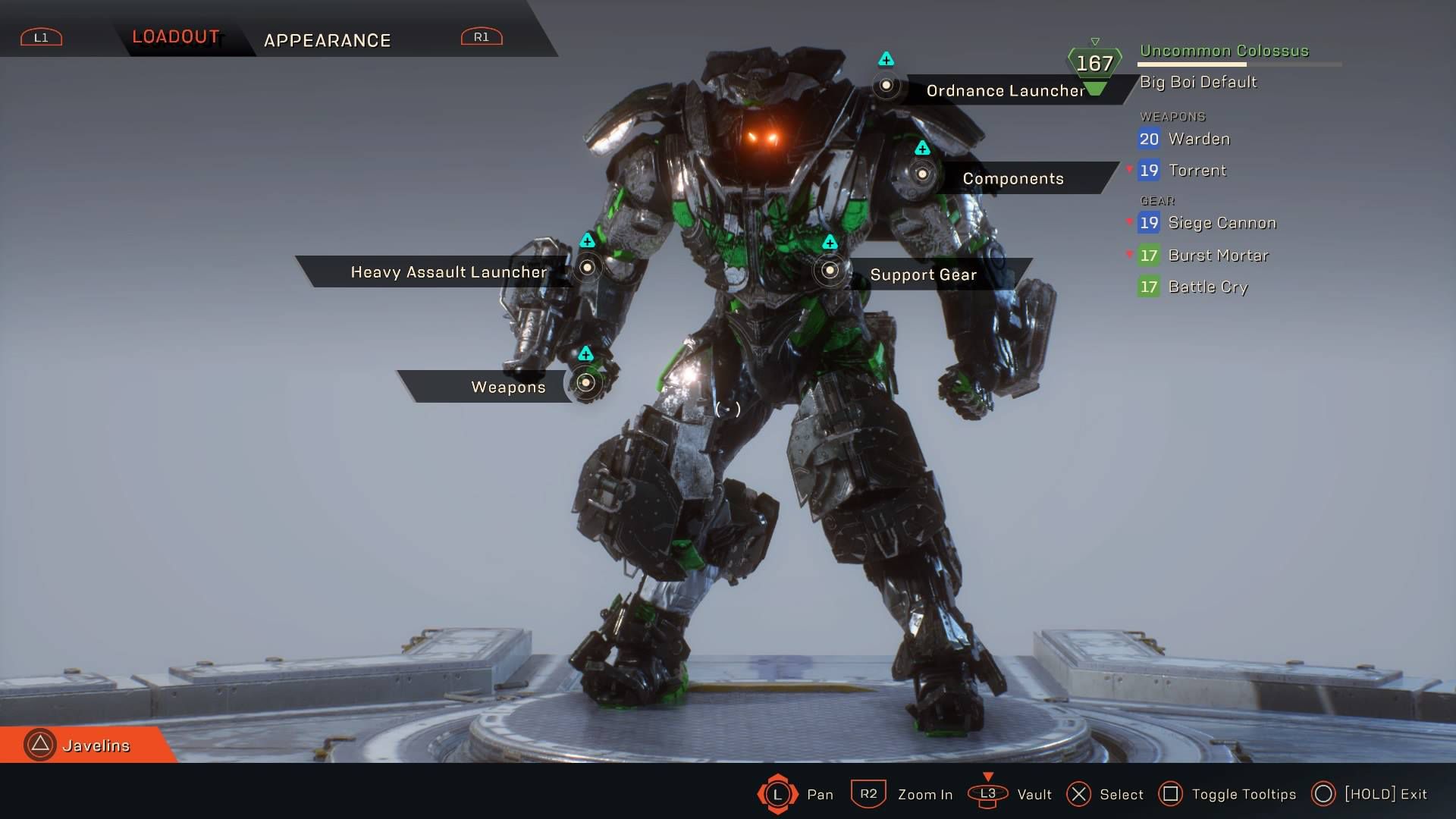The image size is (1456, 819).
Task: Click the Support Gear slot marker
Action: coord(829,270)
